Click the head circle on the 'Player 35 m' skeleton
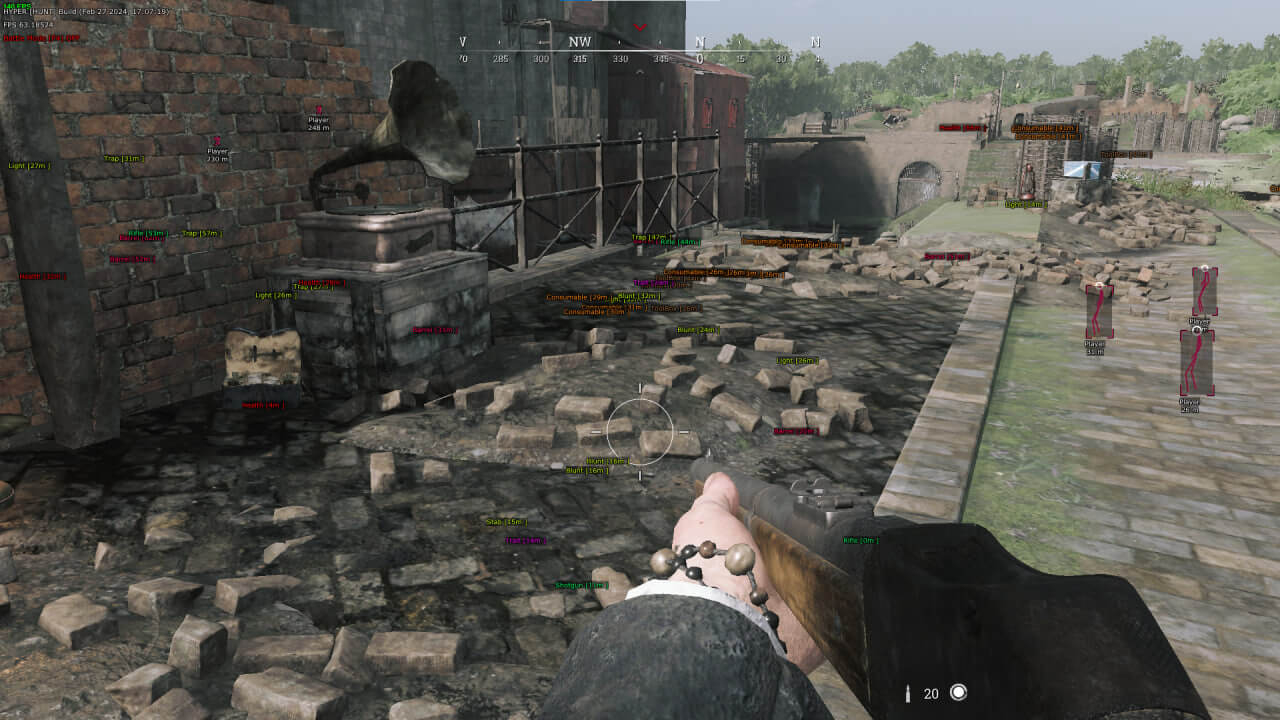 [x=1099, y=286]
